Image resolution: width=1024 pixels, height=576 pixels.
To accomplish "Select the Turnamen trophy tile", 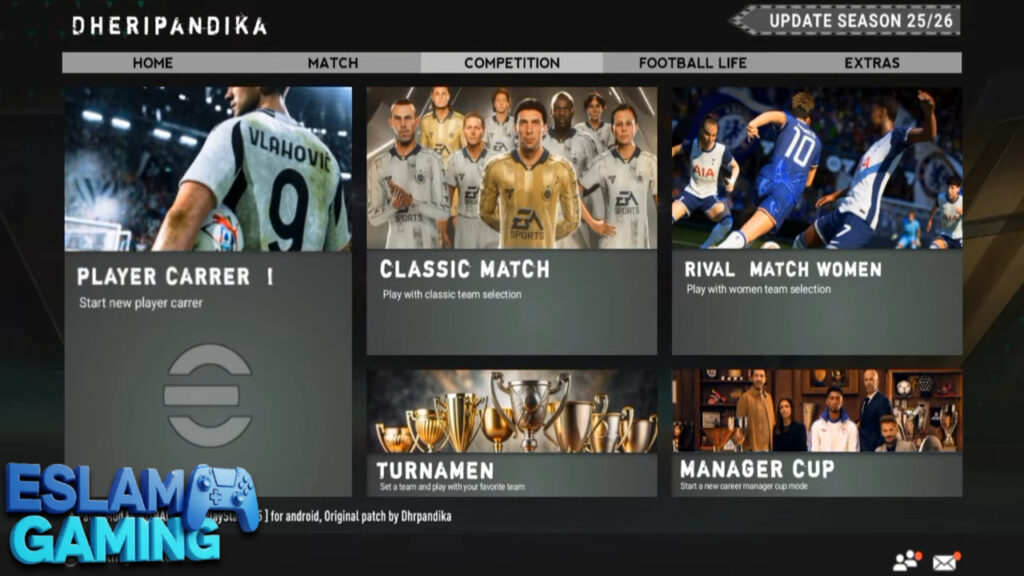I will (x=511, y=432).
